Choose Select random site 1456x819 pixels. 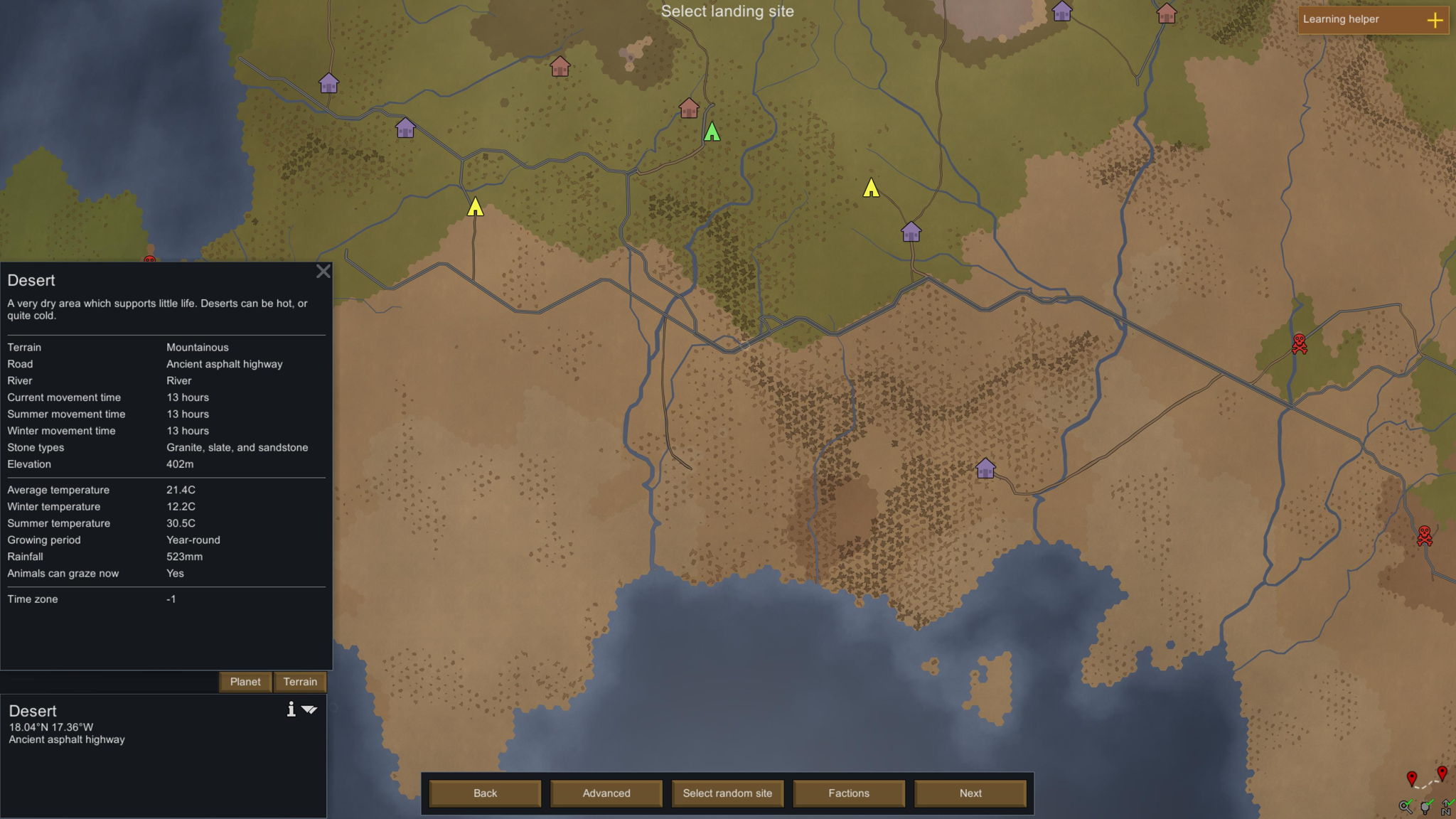727,793
